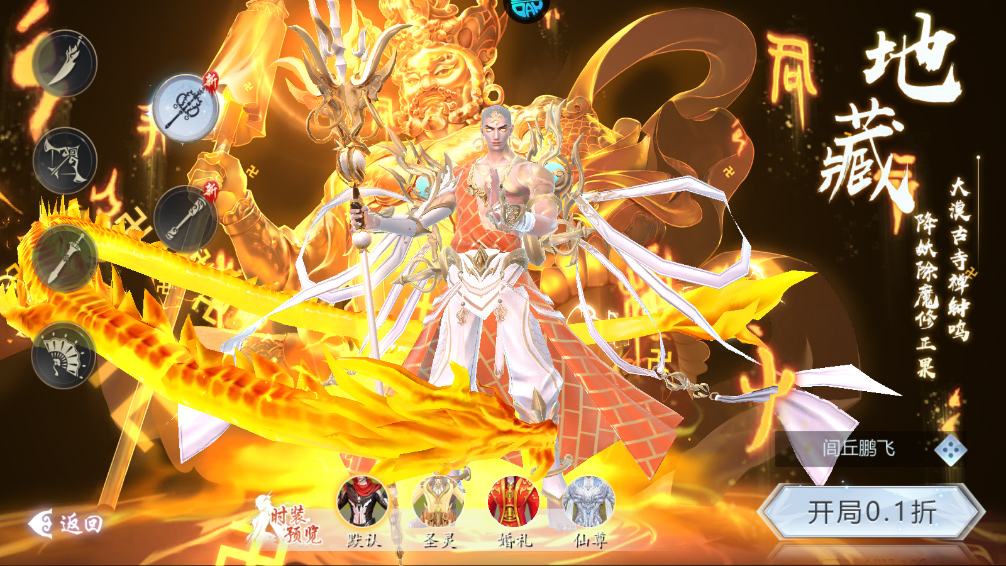Choose the mace class icon marked new

click(x=186, y=218)
